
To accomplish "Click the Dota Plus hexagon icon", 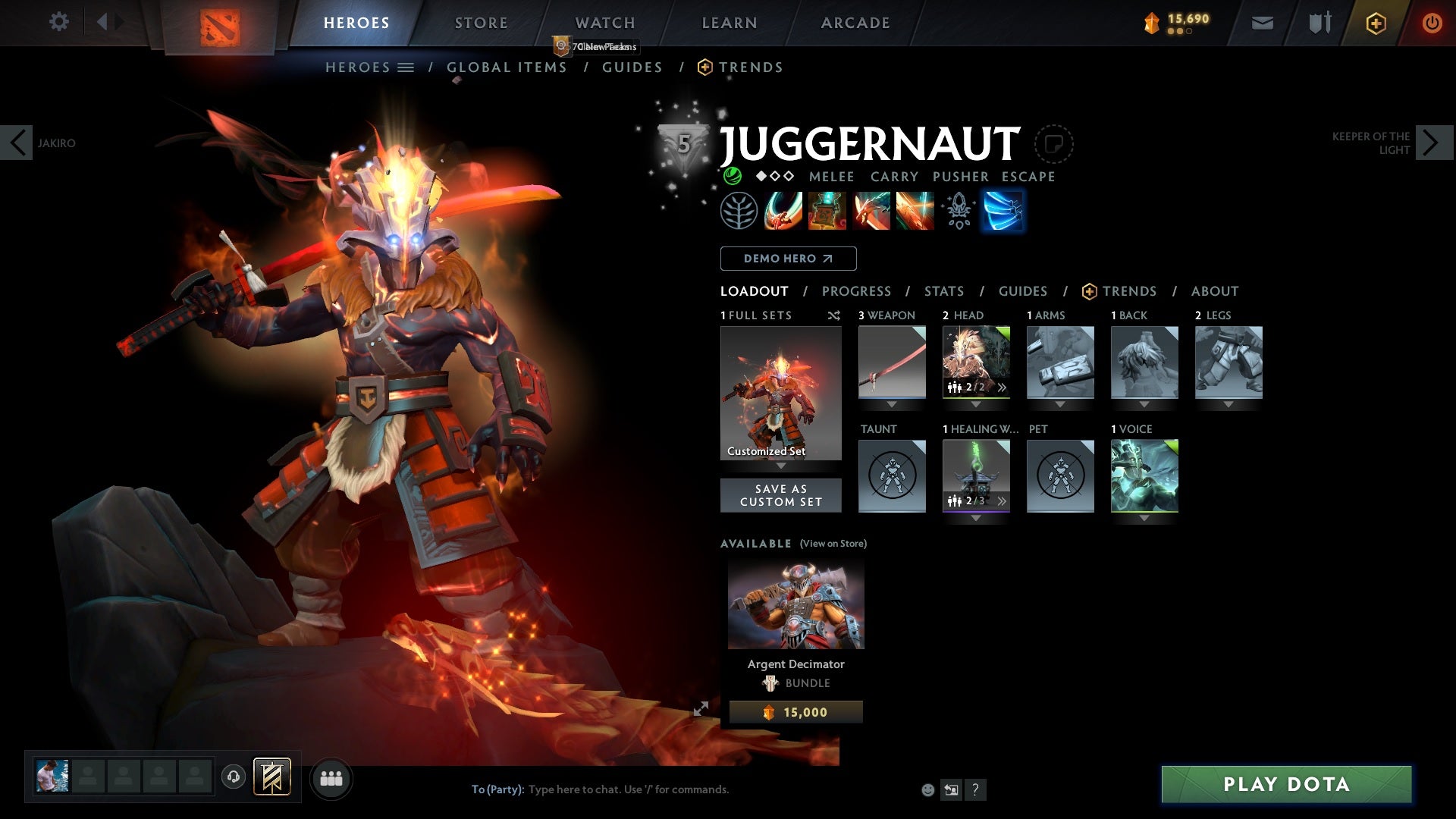I will click(x=1374, y=22).
